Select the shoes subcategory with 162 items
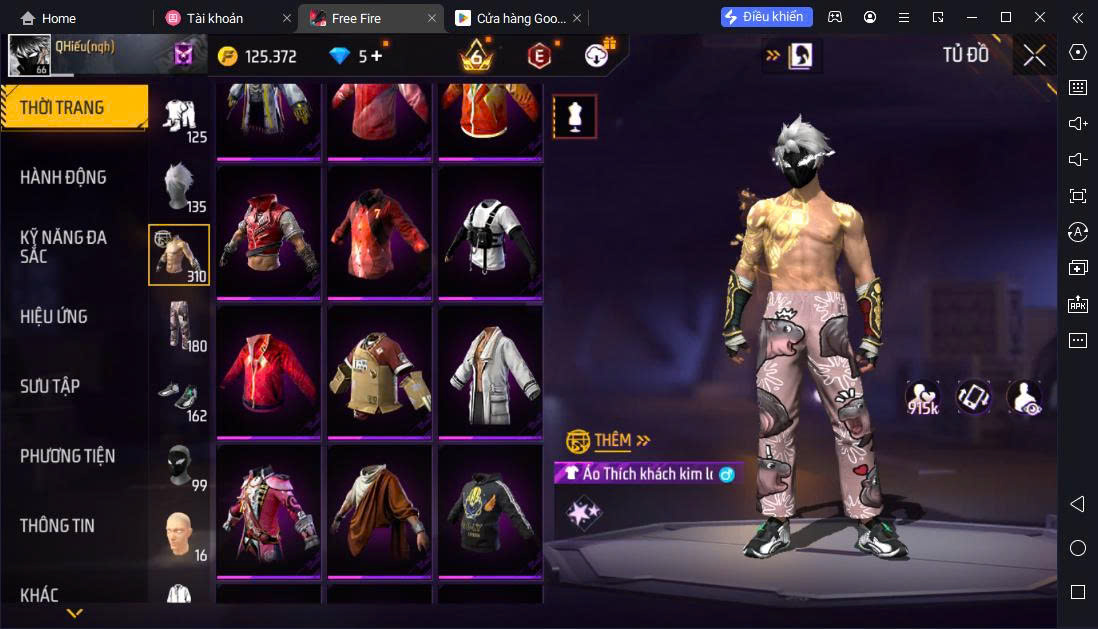The image size is (1098, 629). (180, 396)
